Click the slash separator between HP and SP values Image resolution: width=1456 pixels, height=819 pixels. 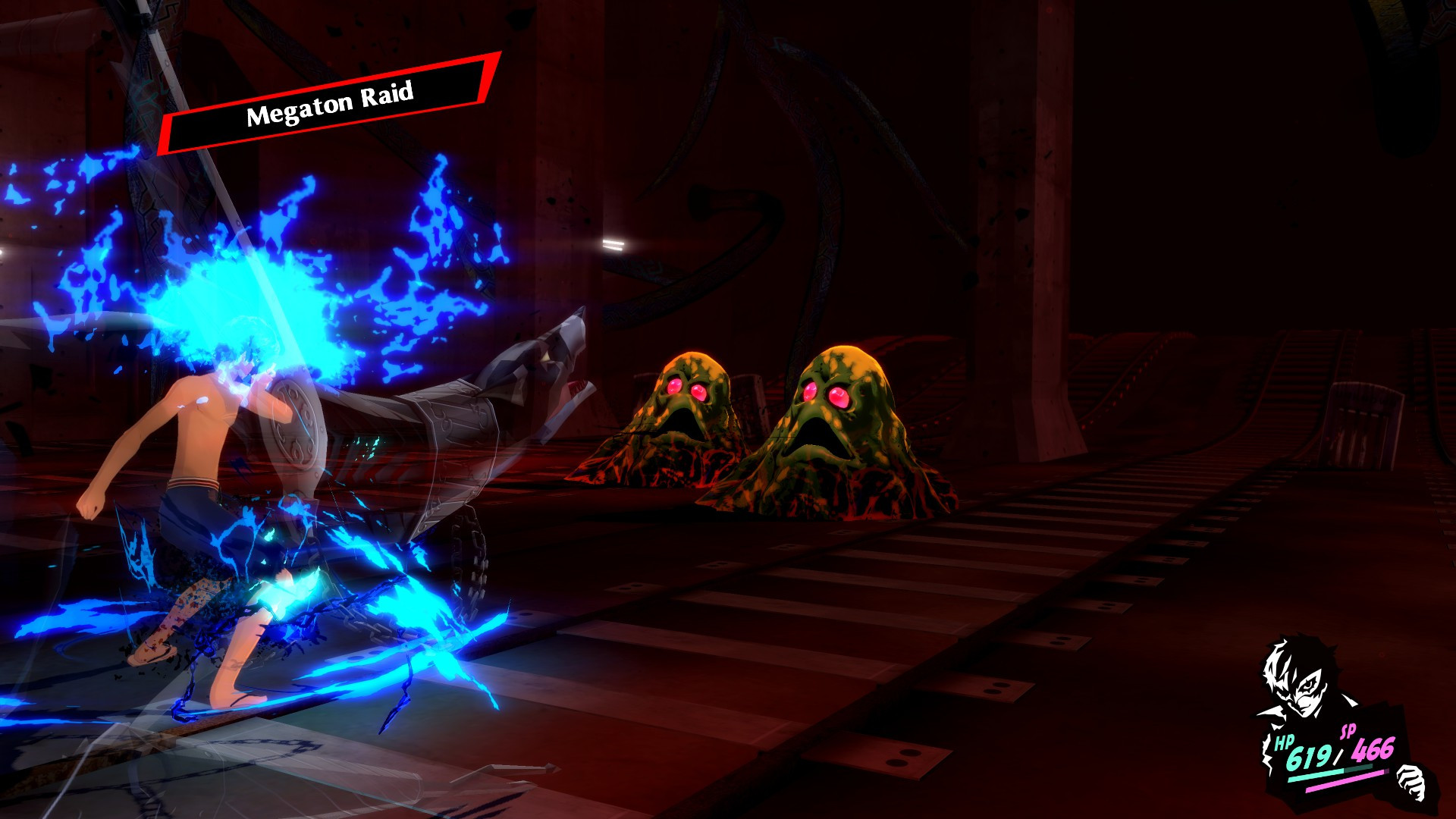[x=1338, y=756]
